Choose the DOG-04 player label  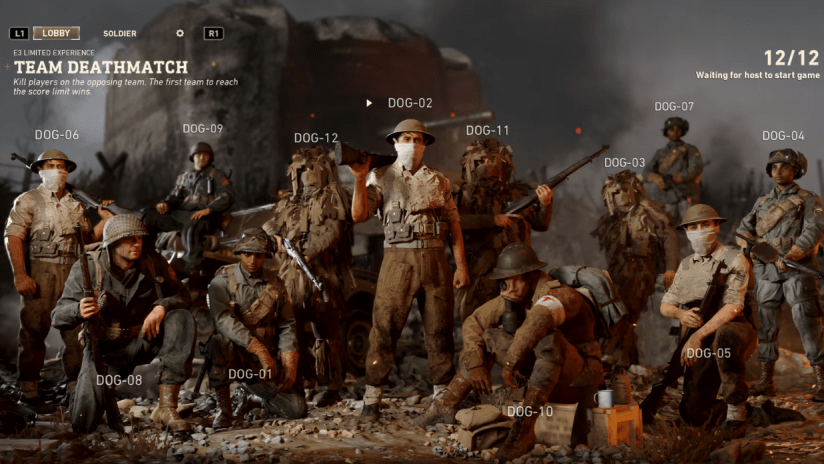[783, 136]
